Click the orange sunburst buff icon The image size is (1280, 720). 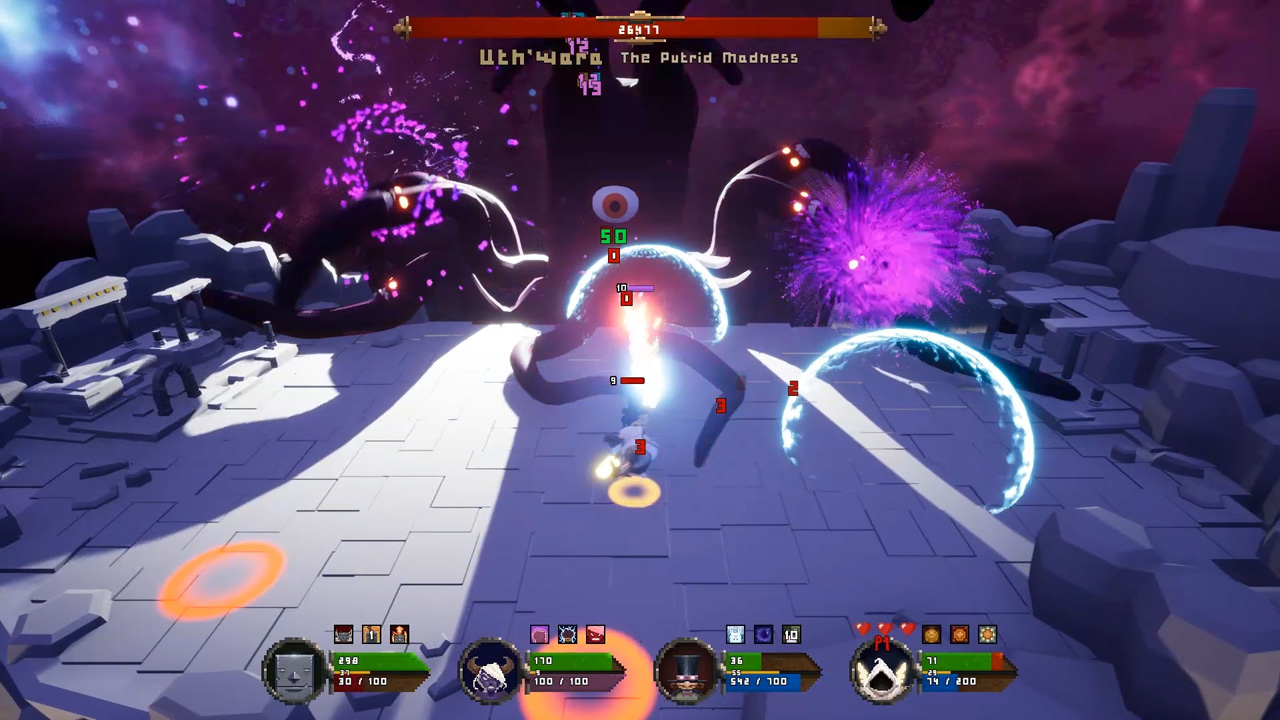986,634
